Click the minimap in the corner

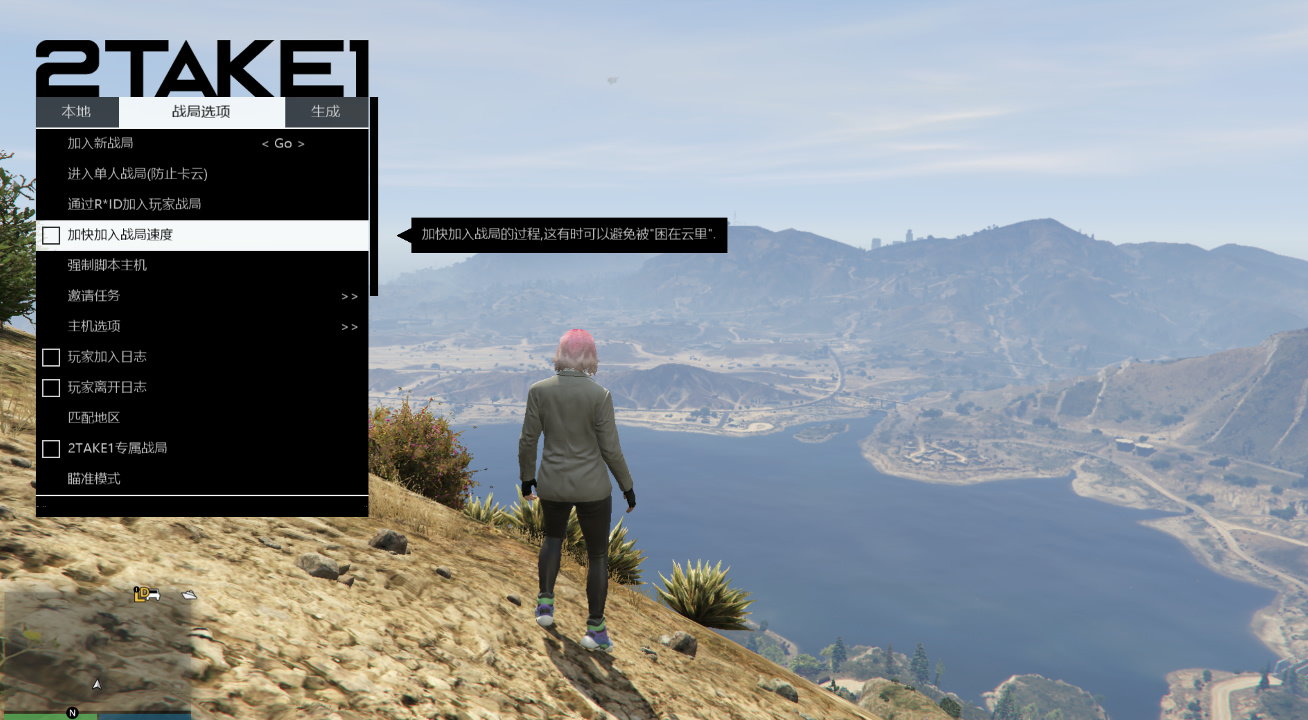[96, 652]
